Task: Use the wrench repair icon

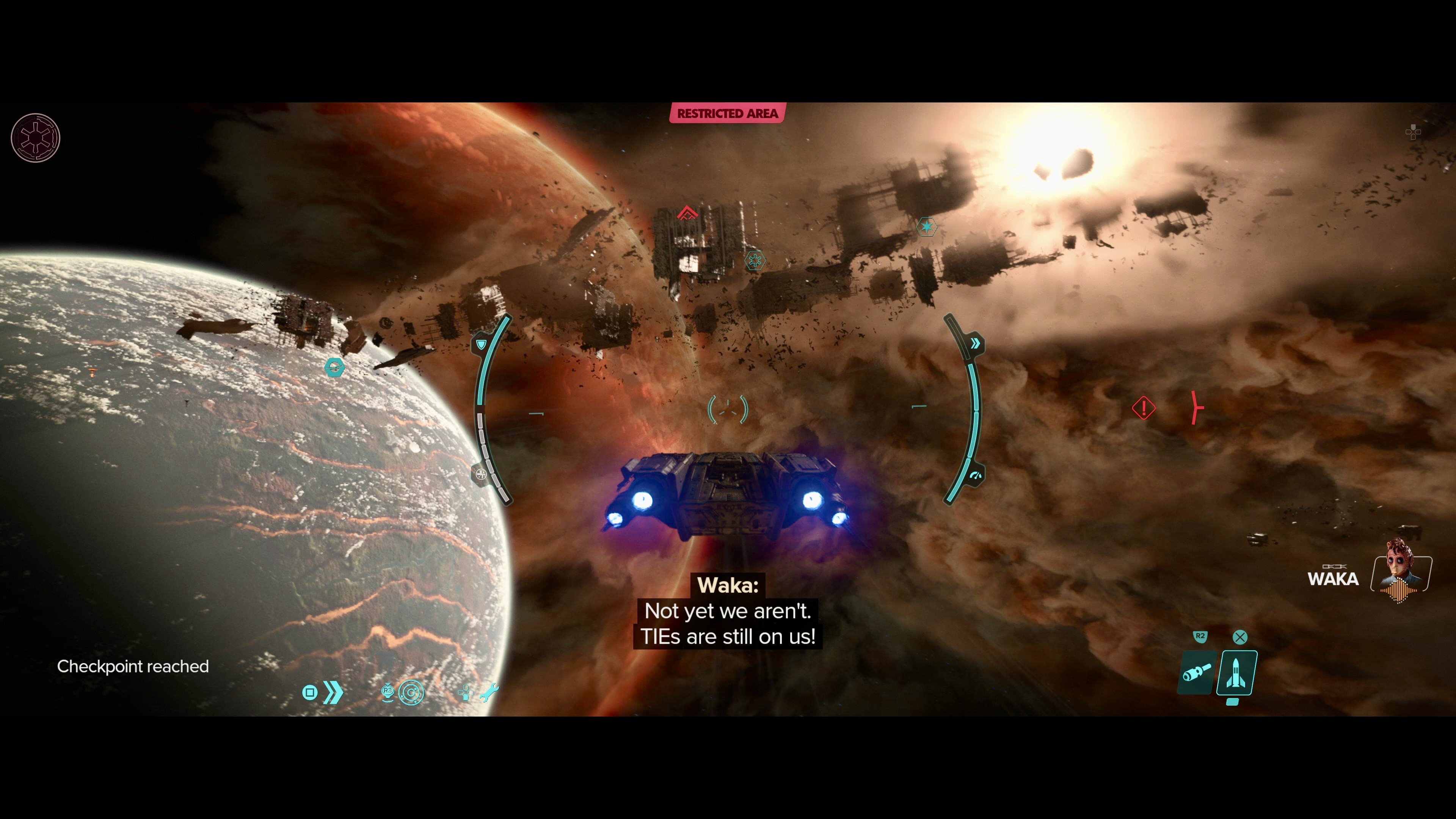Action: 489,692
